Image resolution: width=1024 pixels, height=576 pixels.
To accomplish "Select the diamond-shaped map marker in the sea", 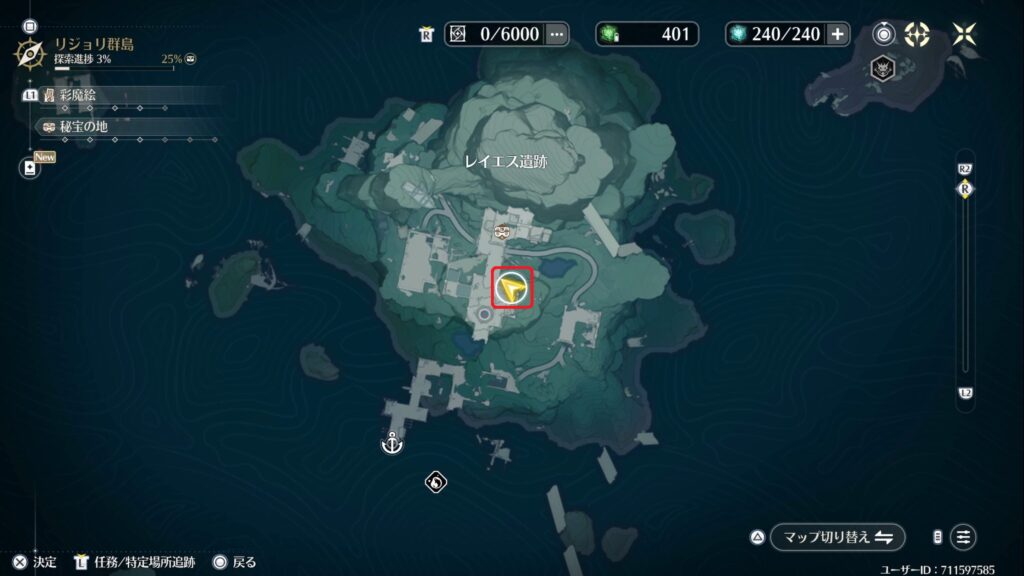I will coord(435,483).
